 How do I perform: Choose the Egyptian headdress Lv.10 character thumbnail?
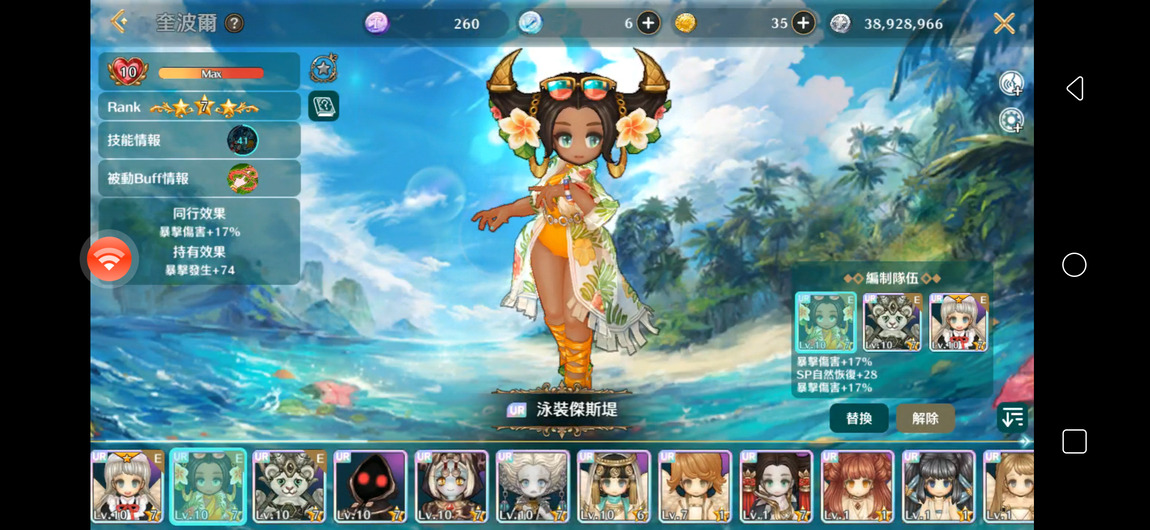(x=613, y=487)
